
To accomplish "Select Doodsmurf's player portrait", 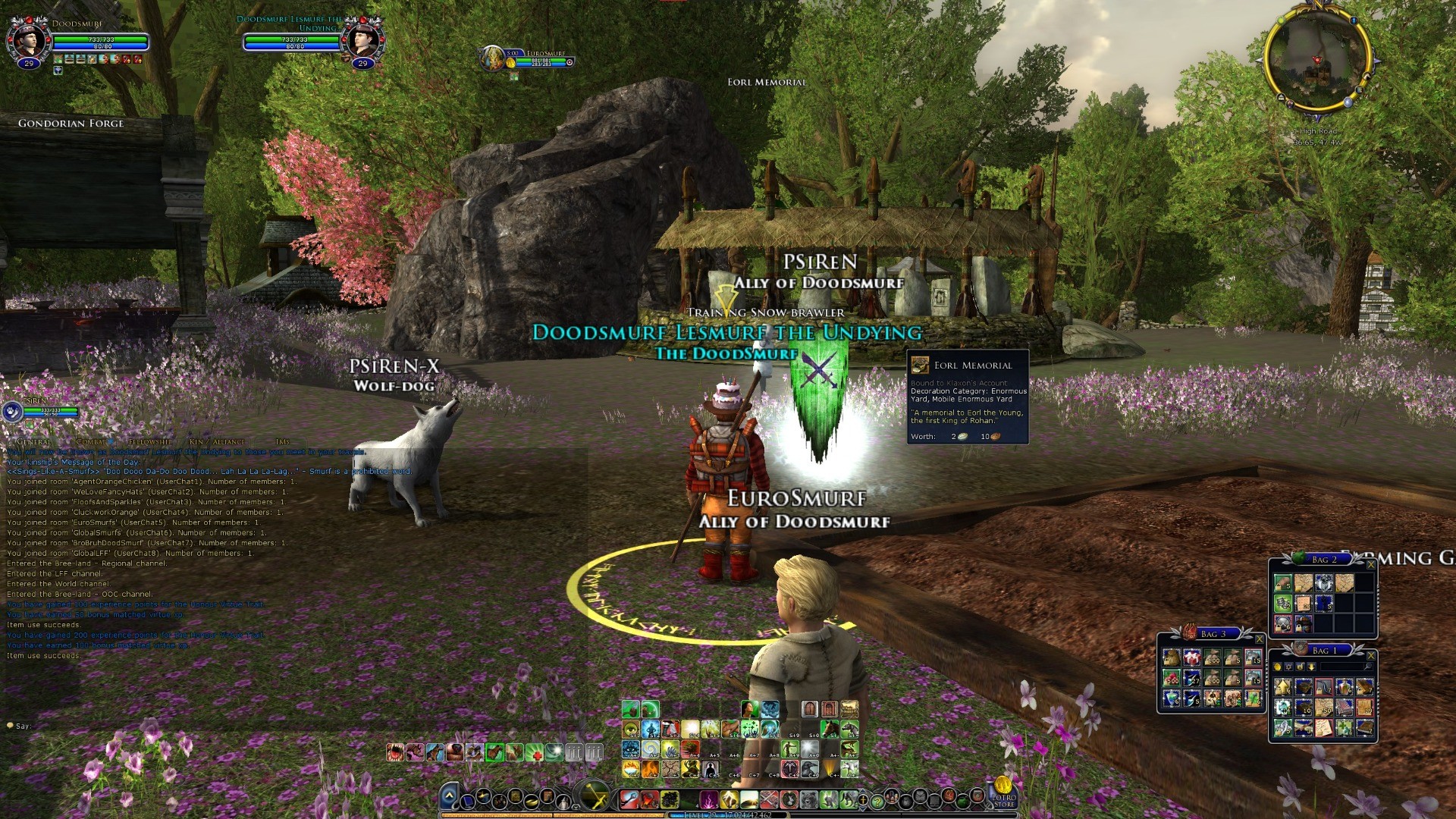I will [x=29, y=39].
